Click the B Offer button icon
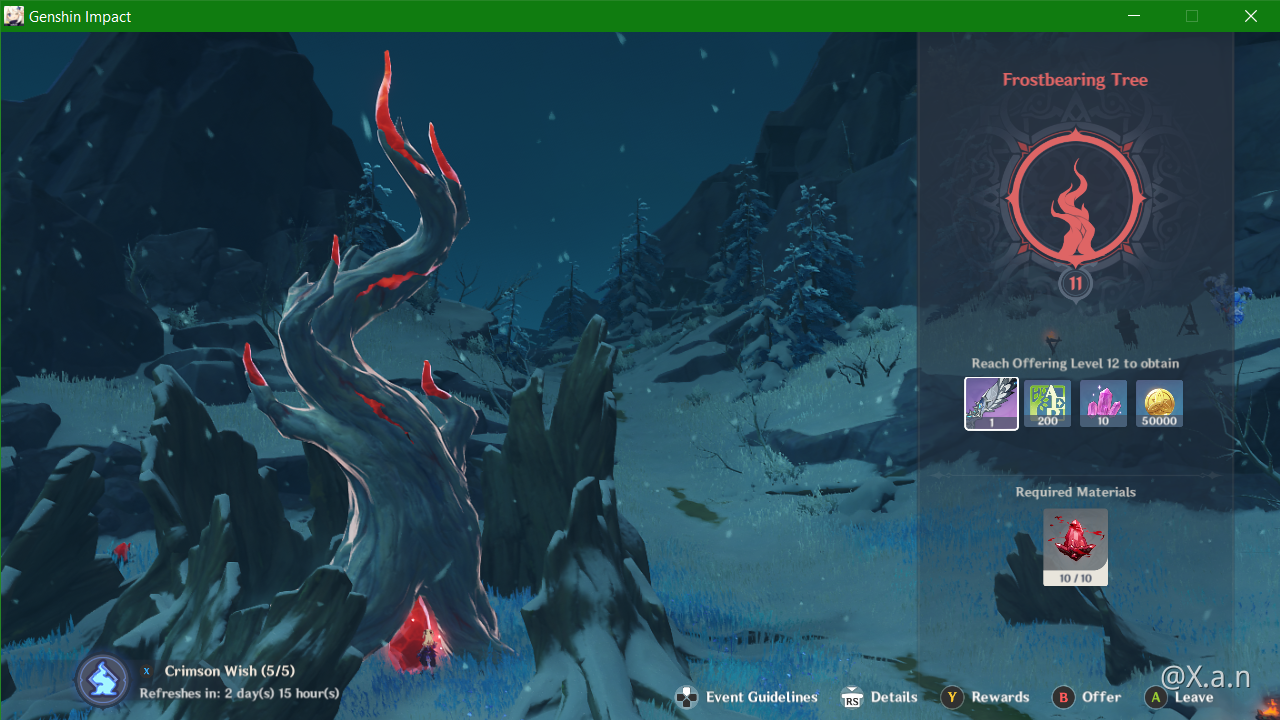The width and height of the screenshot is (1280, 720). [x=1063, y=697]
